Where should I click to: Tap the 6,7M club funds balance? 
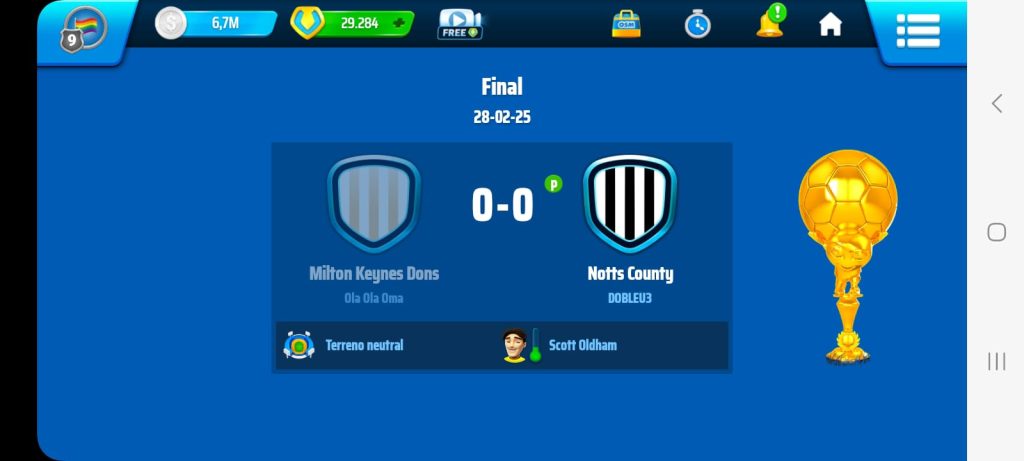pos(216,23)
